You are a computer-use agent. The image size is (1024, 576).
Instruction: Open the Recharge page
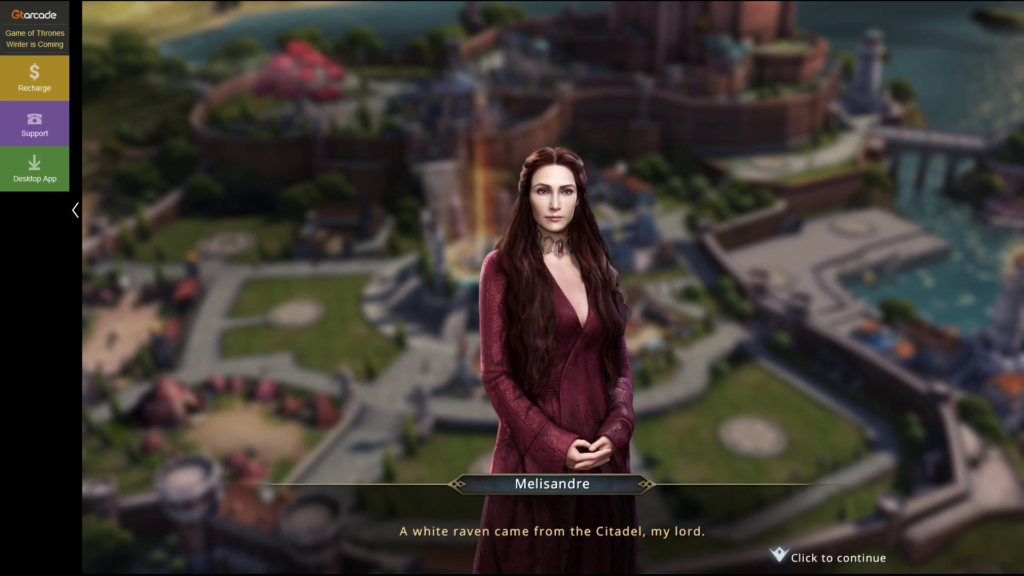(34, 78)
